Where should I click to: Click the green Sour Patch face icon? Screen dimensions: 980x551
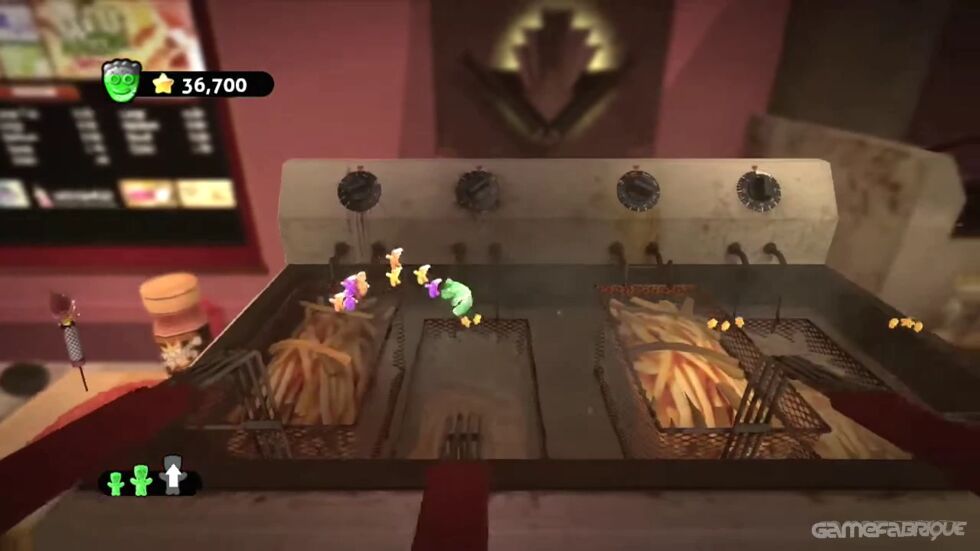pyautogui.click(x=121, y=82)
